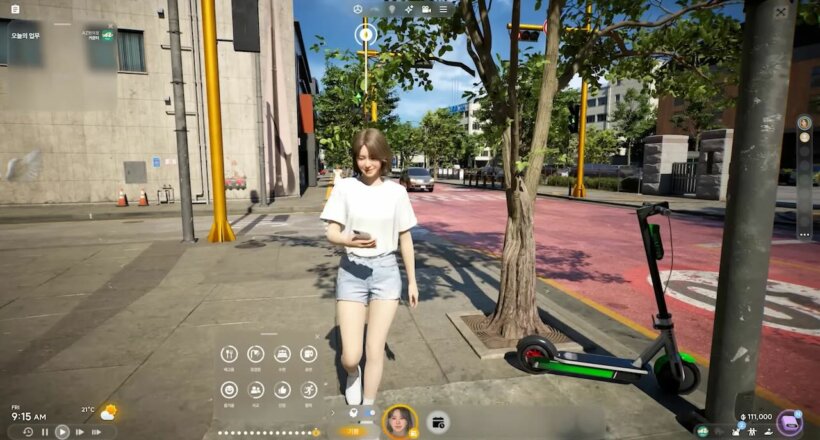This screenshot has width=820, height=440.
Task: Open the weather sun and cloud icon
Action: point(108,412)
